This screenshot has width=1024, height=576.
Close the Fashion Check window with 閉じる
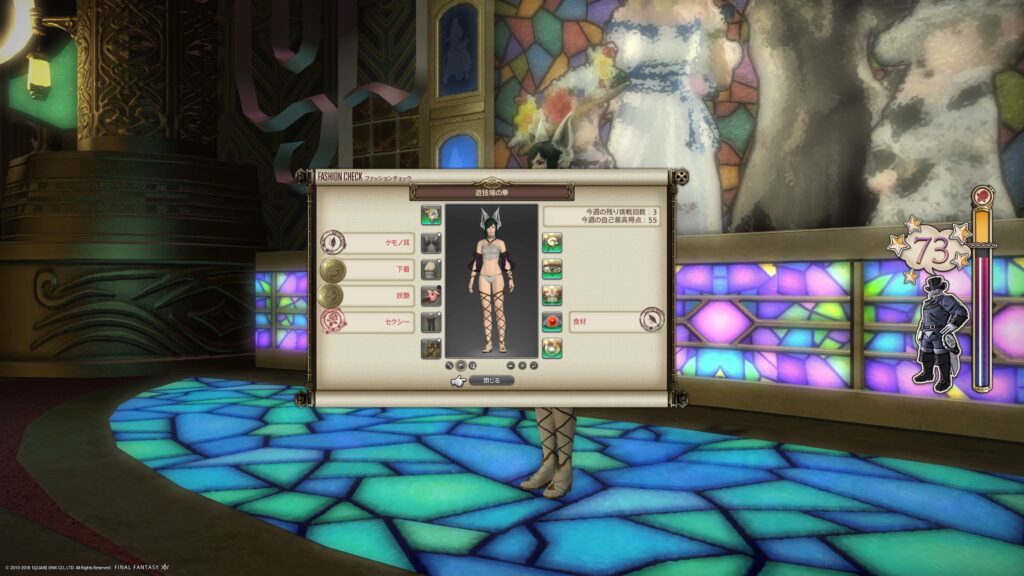(490, 380)
